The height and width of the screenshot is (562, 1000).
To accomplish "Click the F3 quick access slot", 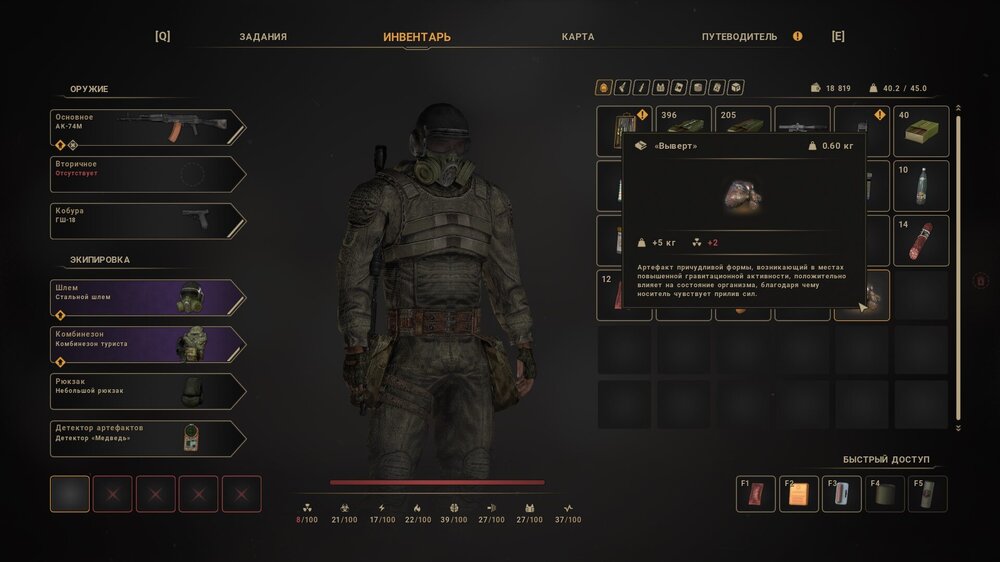I will pyautogui.click(x=841, y=494).
